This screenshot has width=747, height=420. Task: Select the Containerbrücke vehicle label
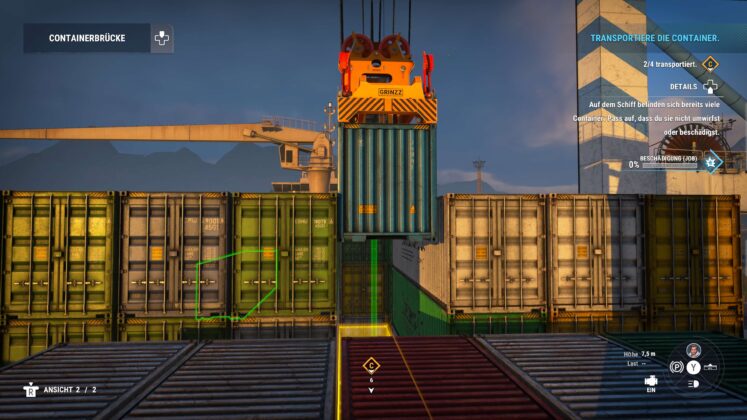[87, 38]
